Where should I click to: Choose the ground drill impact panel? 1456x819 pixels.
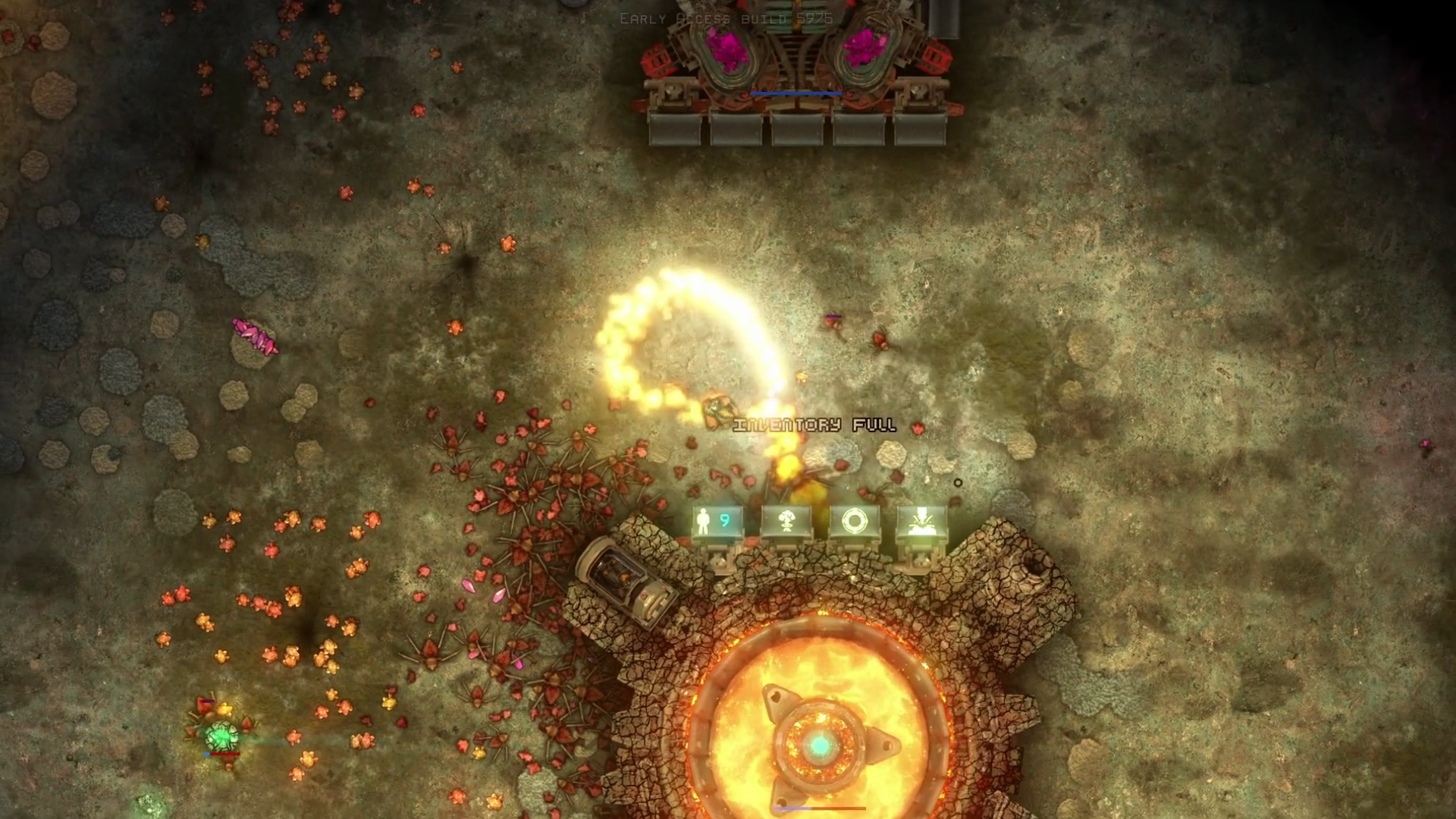click(x=921, y=522)
